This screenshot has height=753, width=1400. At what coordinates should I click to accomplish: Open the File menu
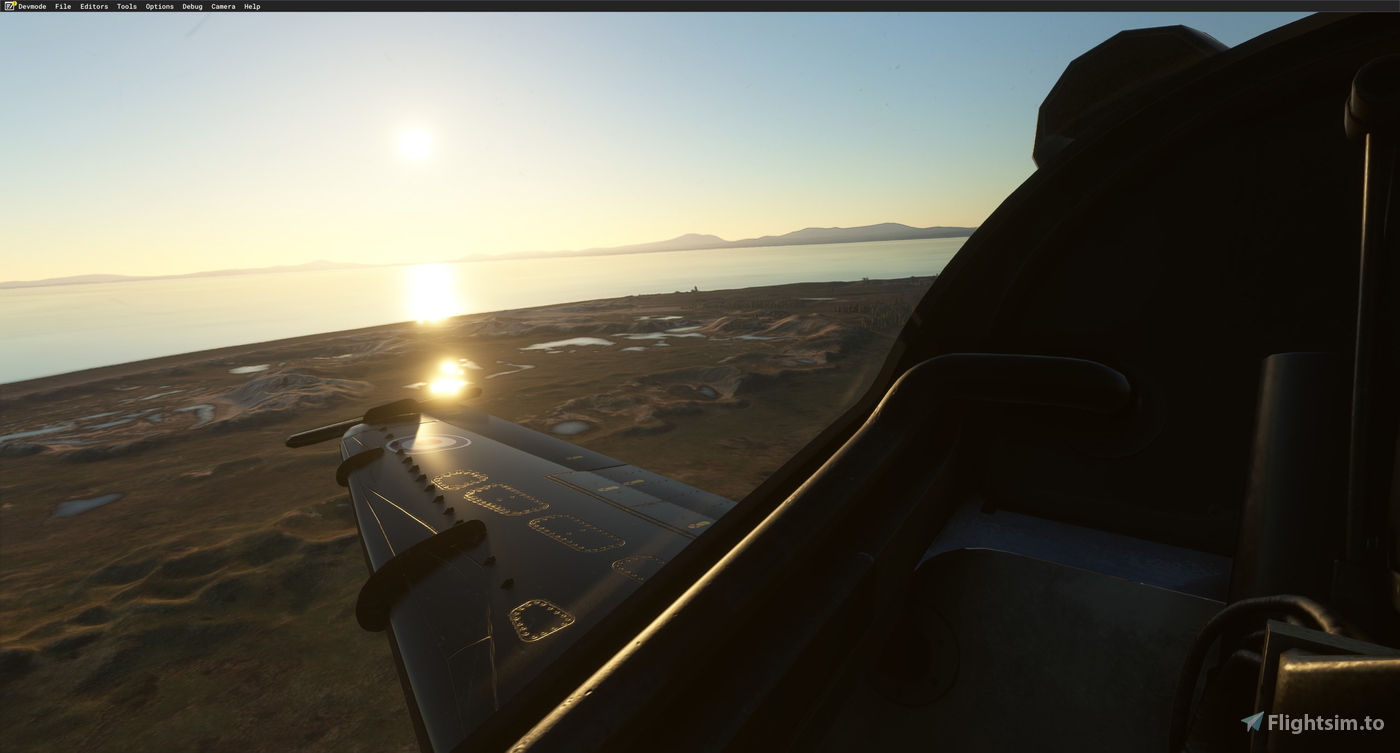62,6
